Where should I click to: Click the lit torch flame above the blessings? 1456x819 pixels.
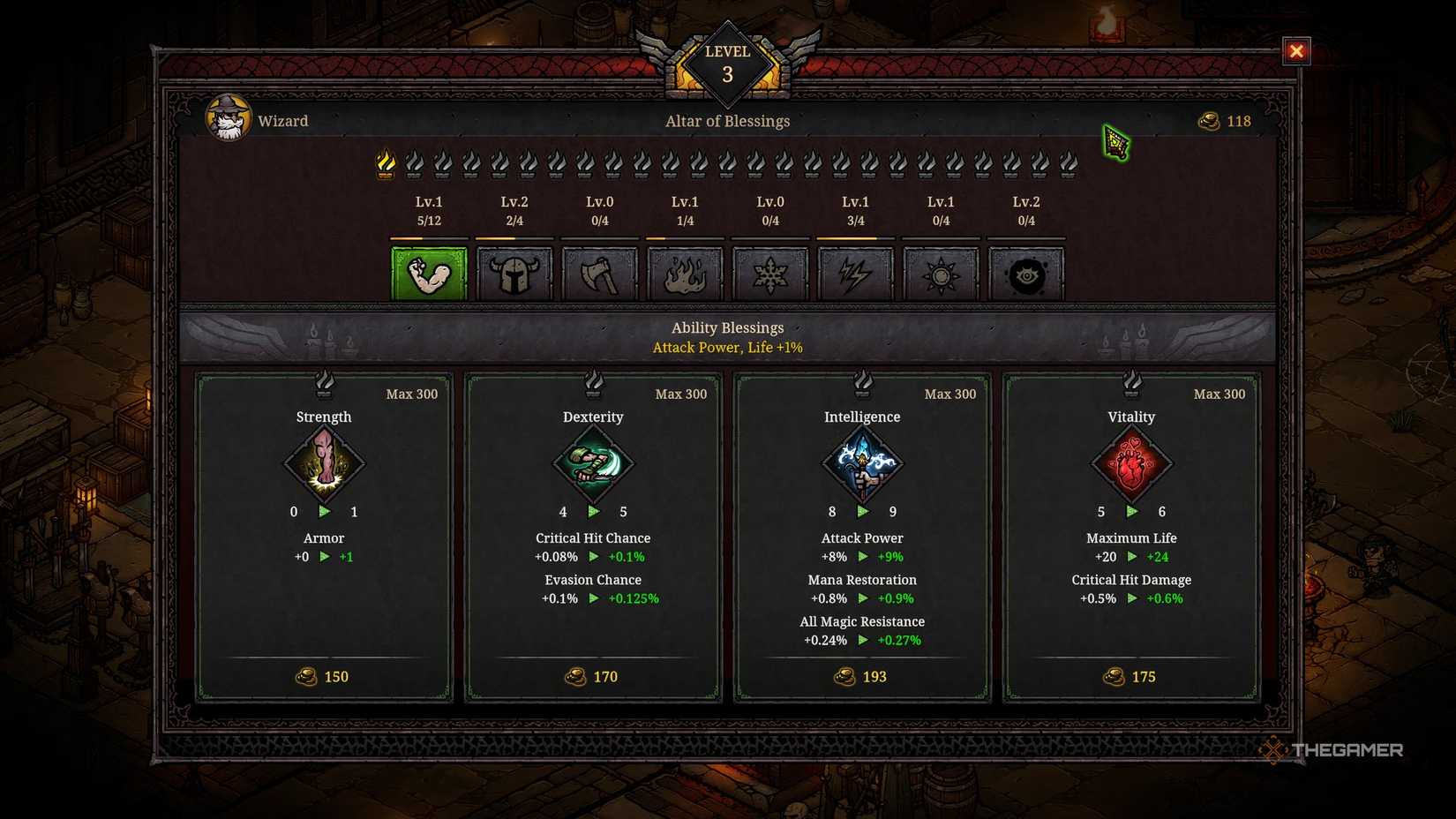point(386,163)
